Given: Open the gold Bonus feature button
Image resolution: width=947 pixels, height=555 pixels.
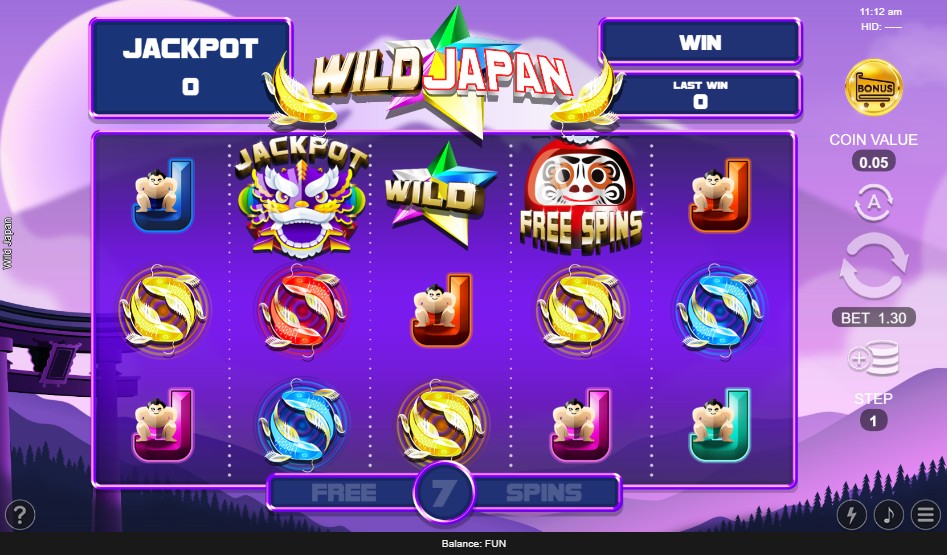Looking at the screenshot, I should (872, 88).
